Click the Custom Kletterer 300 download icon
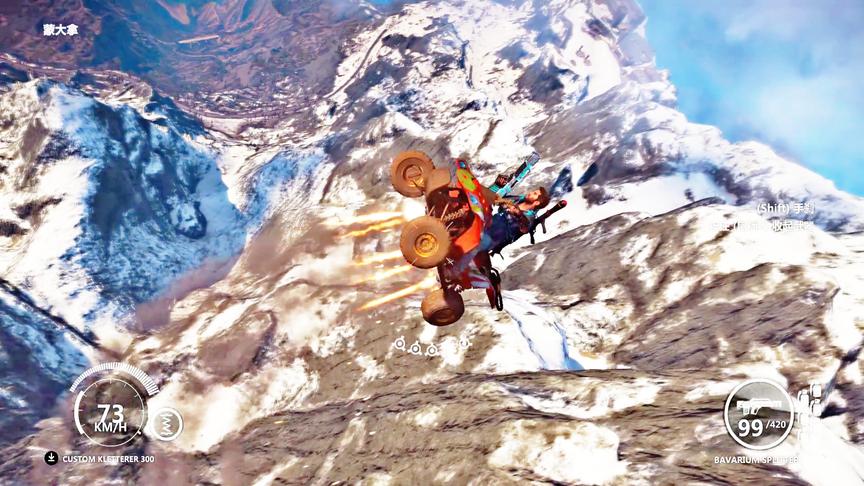Screen dimensions: 864x486 tap(51, 458)
